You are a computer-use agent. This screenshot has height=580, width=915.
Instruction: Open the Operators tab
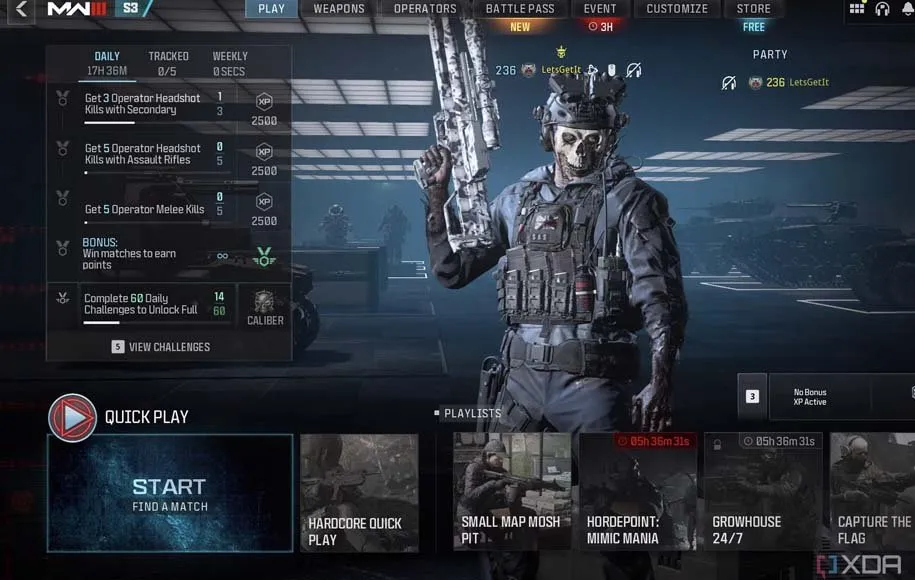pos(425,9)
